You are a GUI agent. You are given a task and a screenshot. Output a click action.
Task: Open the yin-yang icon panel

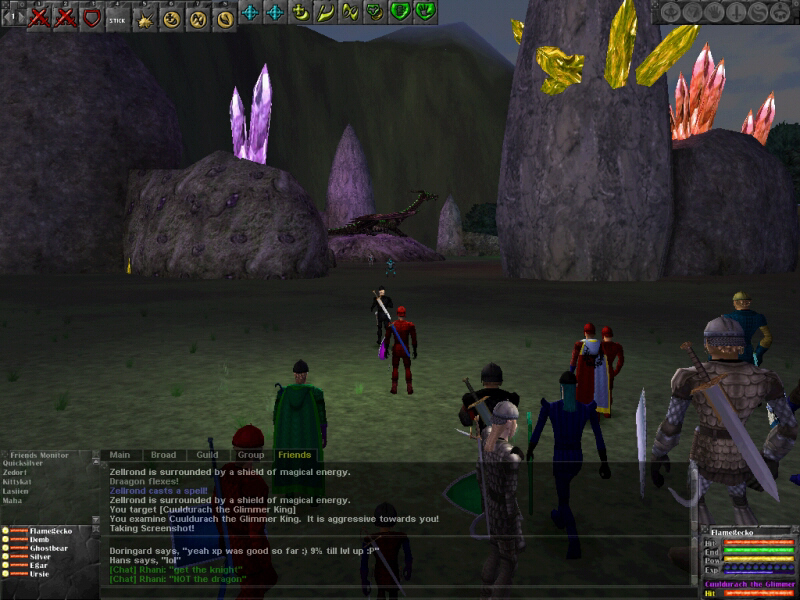pyautogui.click(x=759, y=12)
